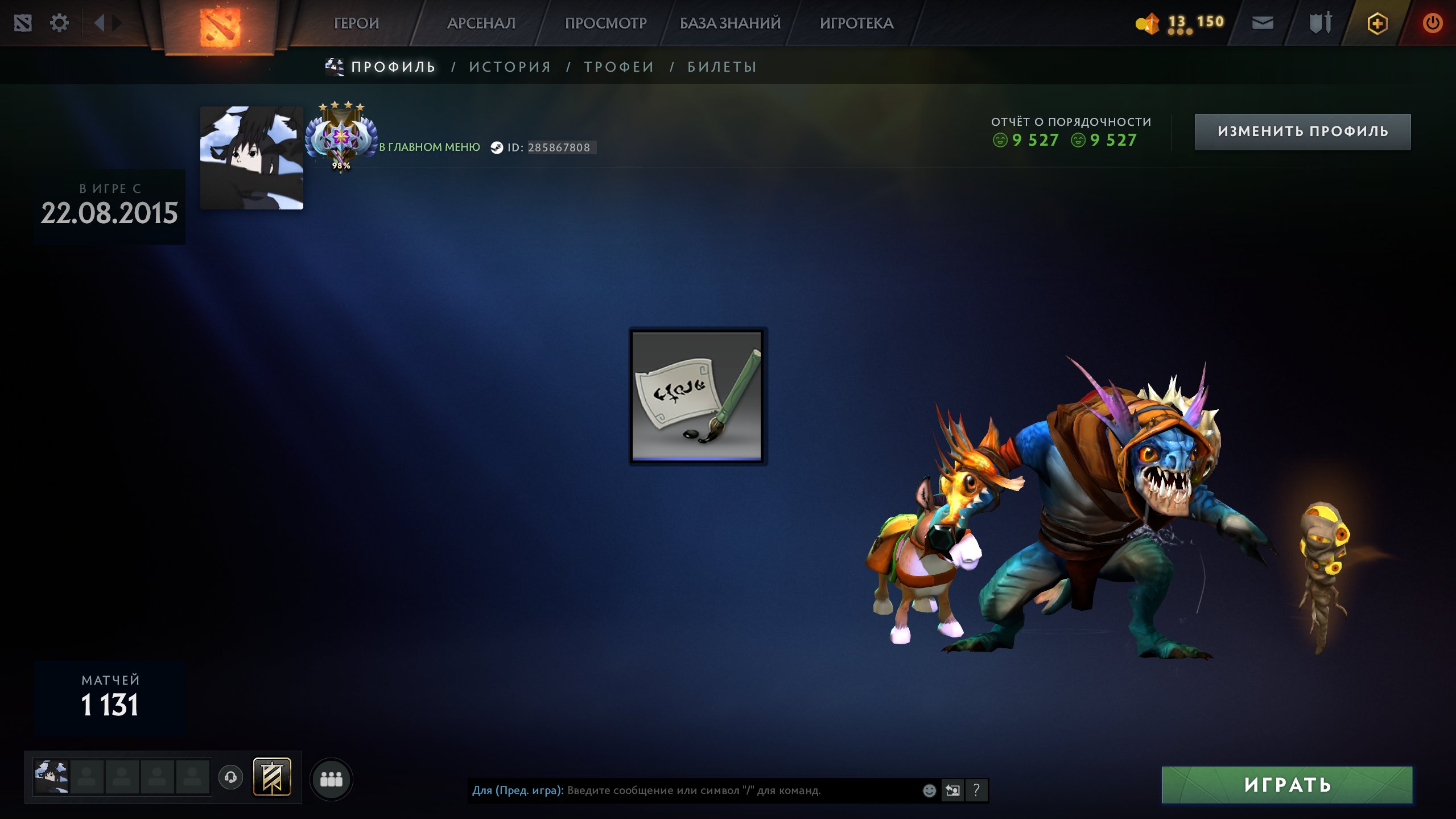Switch to the History (ИСТОРИЯ) tab
This screenshot has height=819, width=1456.
pyautogui.click(x=510, y=67)
